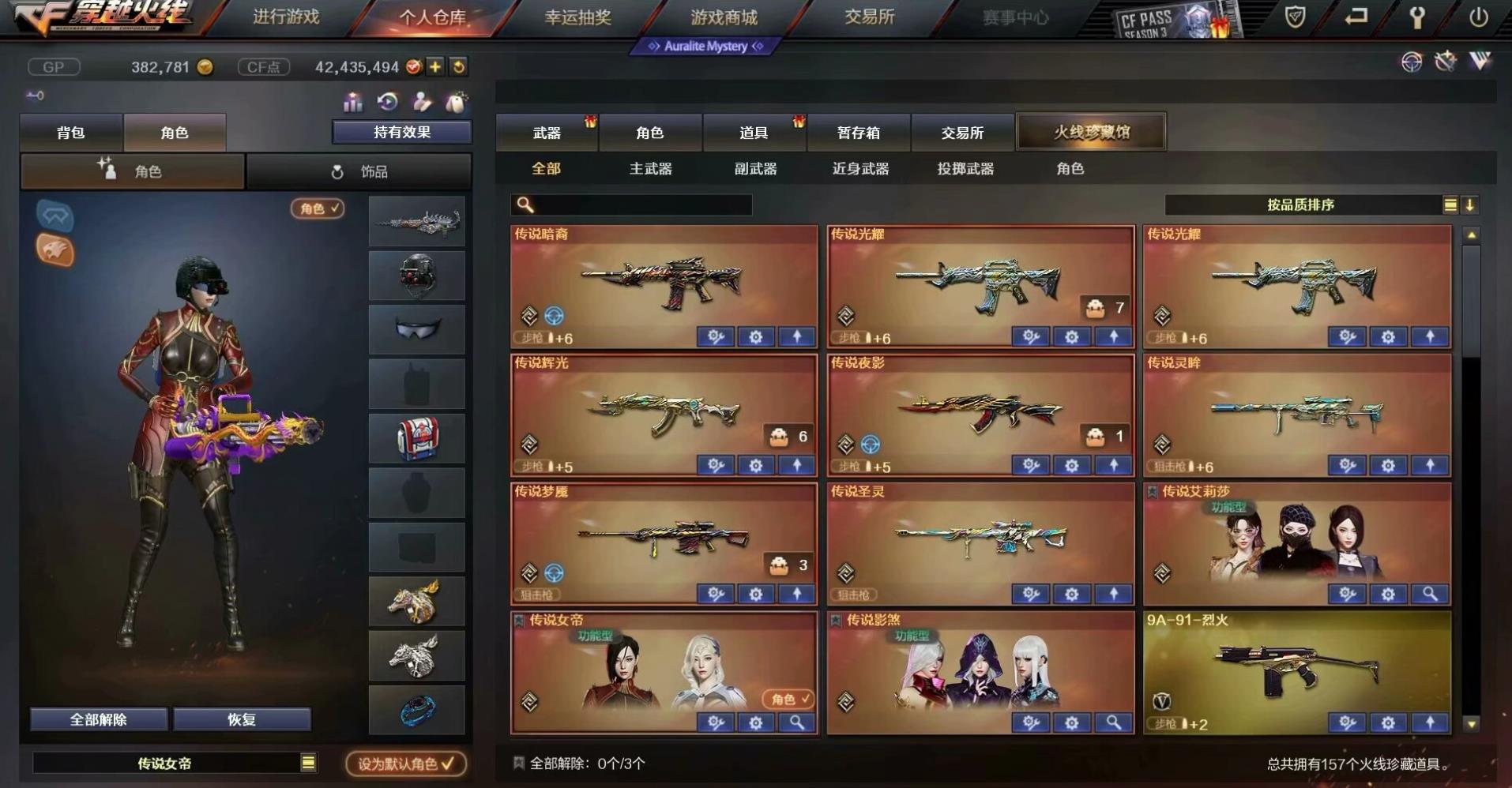The width and height of the screenshot is (1512, 788).
Task: Click the search input field above item grid
Action: (632, 205)
